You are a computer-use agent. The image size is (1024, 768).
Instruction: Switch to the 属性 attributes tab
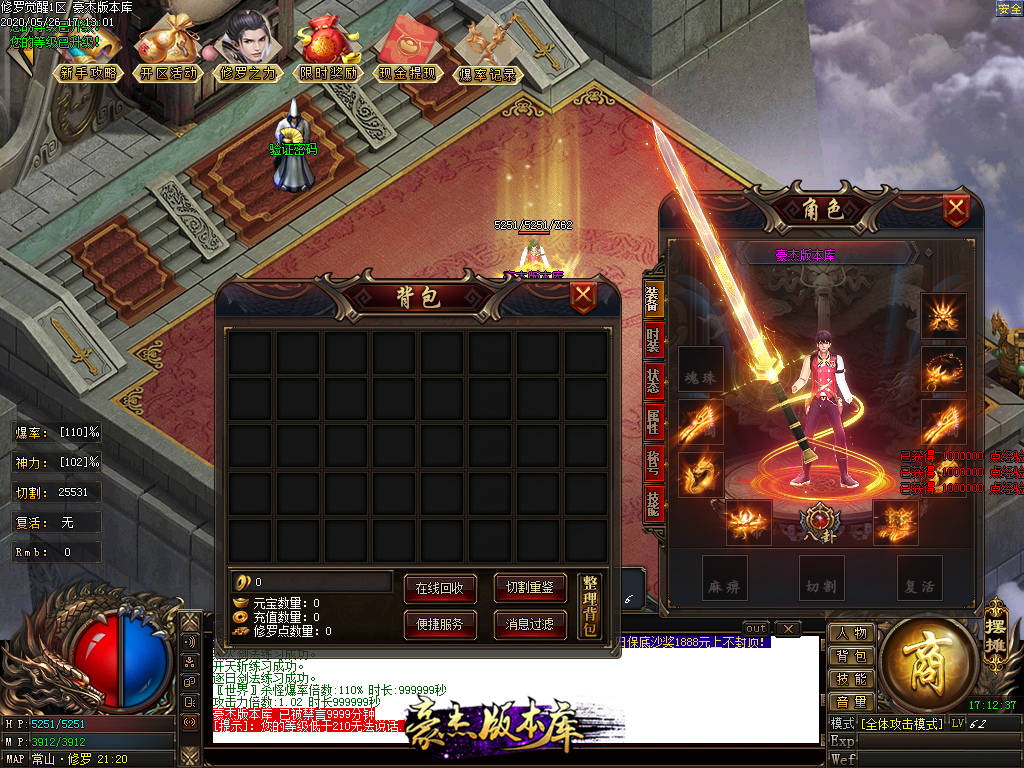pyautogui.click(x=652, y=422)
